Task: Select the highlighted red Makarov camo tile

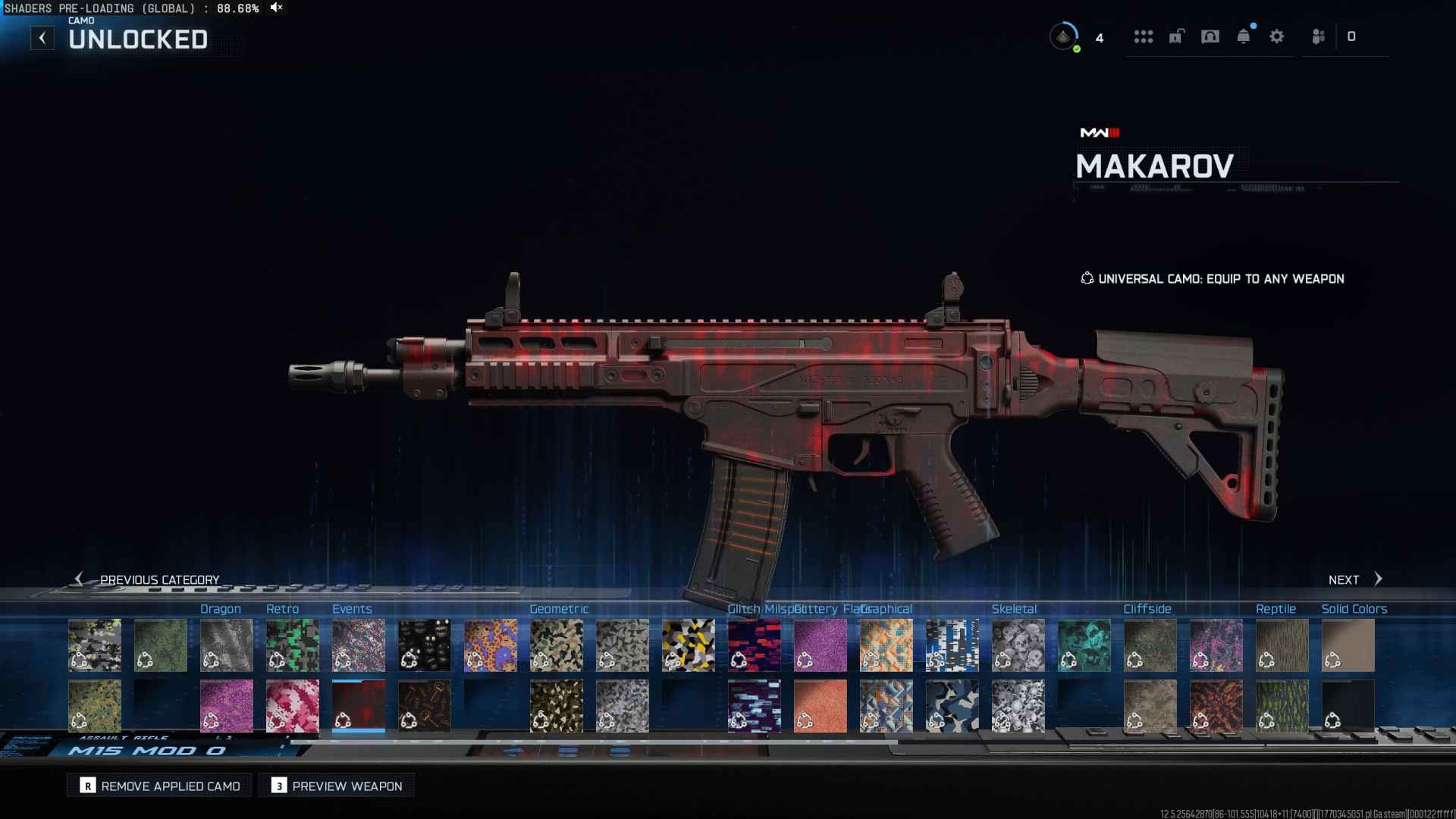Action: click(358, 706)
